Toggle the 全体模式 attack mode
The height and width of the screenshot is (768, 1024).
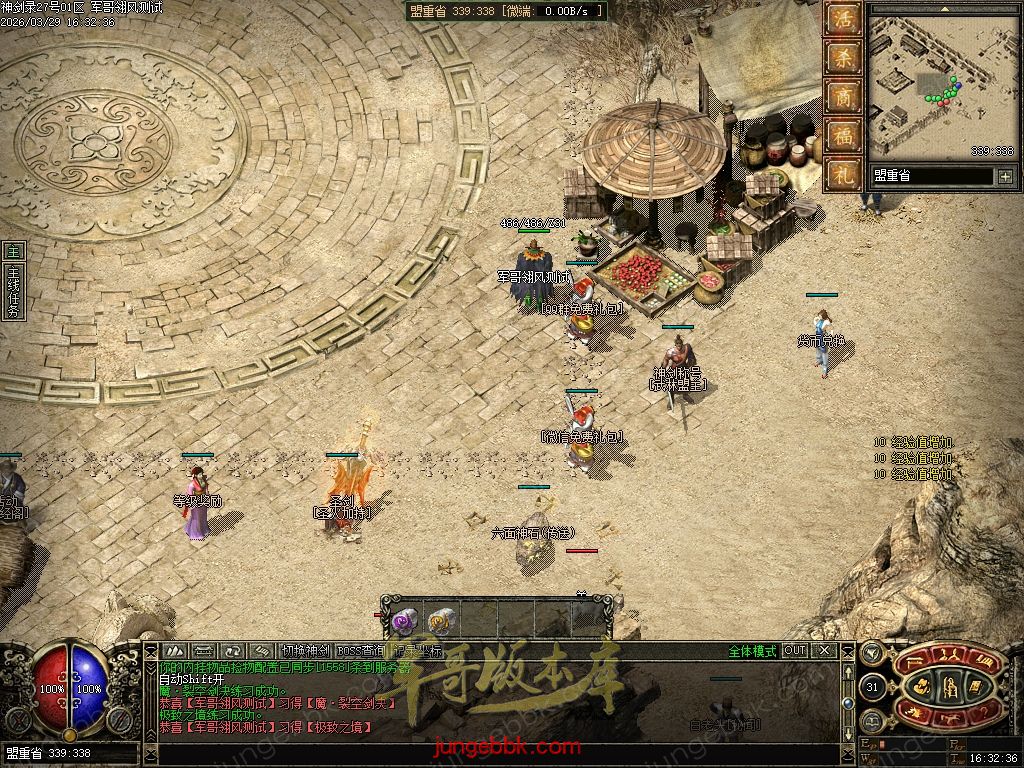click(x=751, y=651)
